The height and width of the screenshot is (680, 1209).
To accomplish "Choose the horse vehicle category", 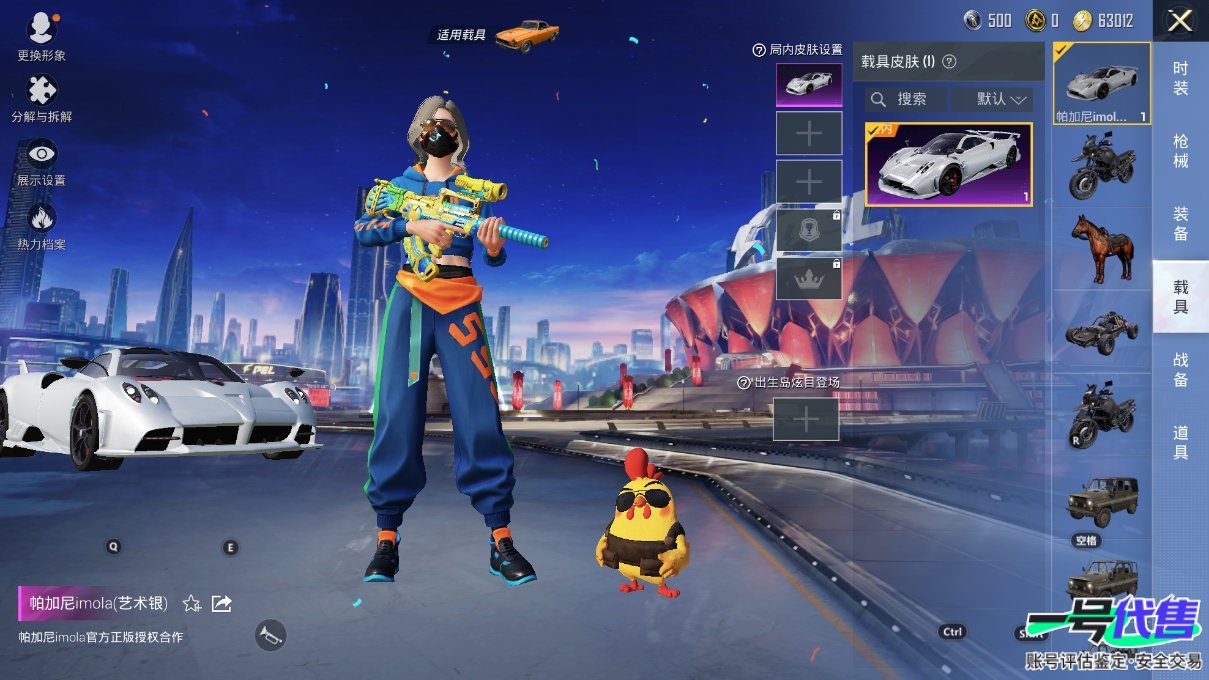I will click(1101, 248).
